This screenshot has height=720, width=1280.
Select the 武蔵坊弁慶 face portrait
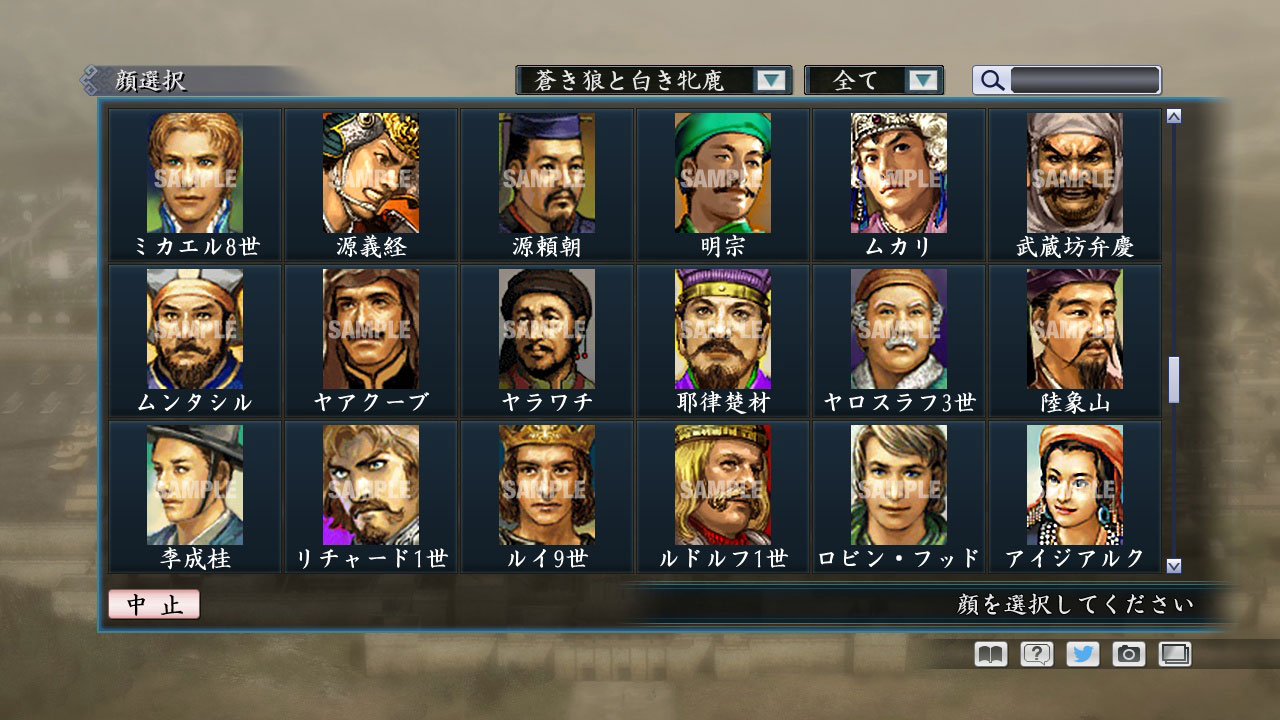1074,172
